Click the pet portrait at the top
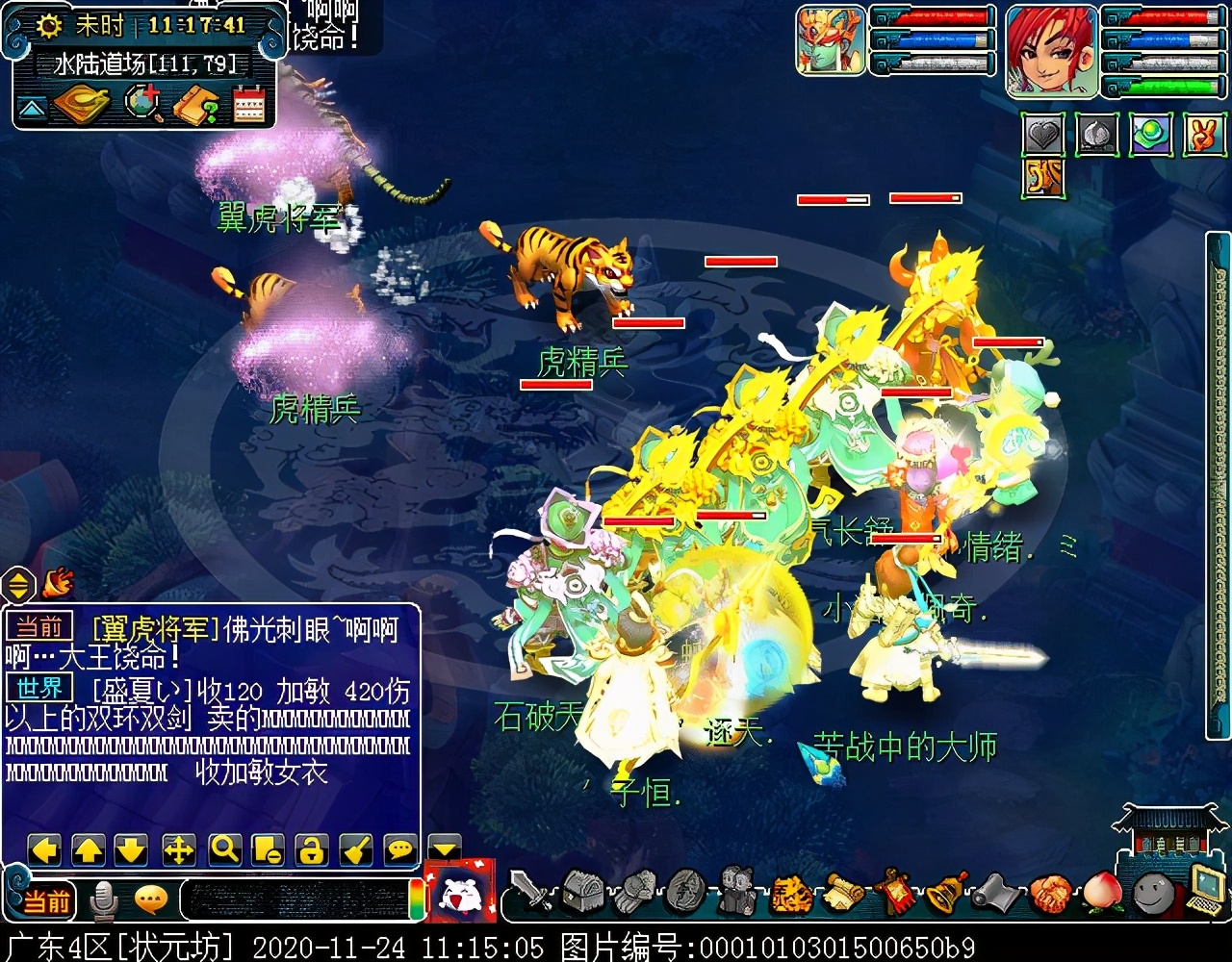Viewport: 1232px width, 962px height. pos(831,40)
